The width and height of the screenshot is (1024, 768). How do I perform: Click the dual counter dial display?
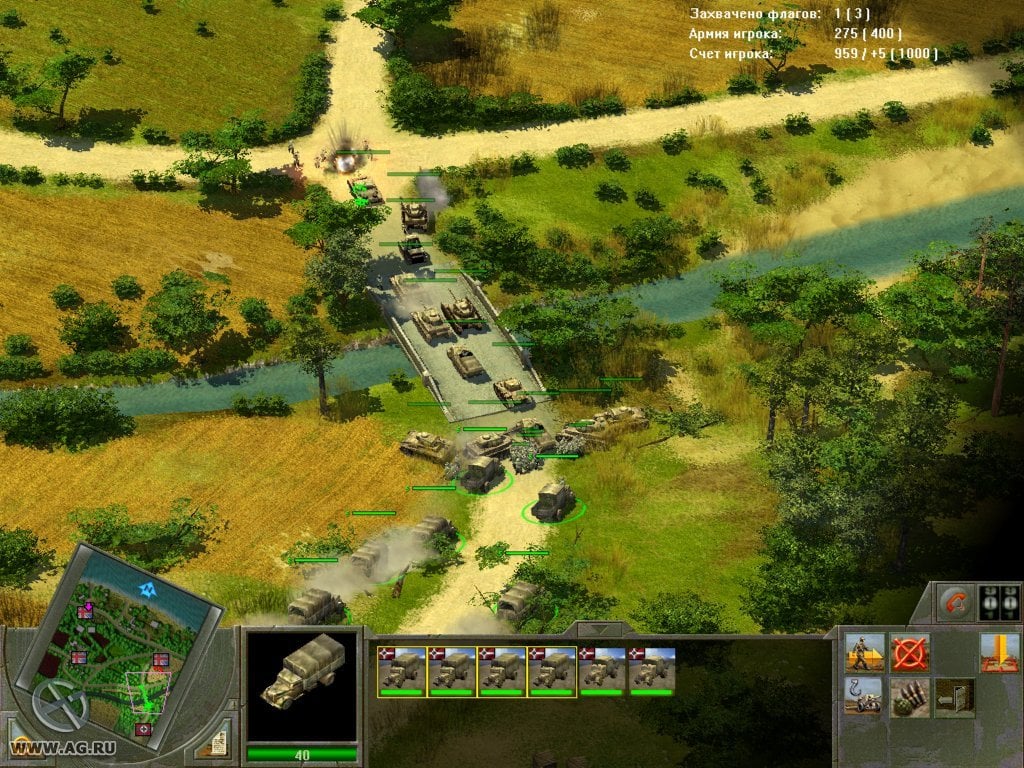pos(999,602)
